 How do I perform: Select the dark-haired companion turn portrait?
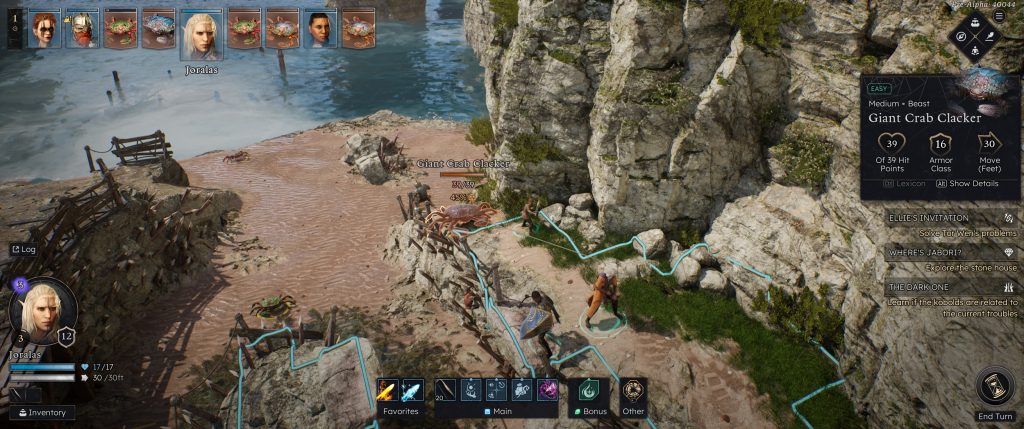(319, 29)
